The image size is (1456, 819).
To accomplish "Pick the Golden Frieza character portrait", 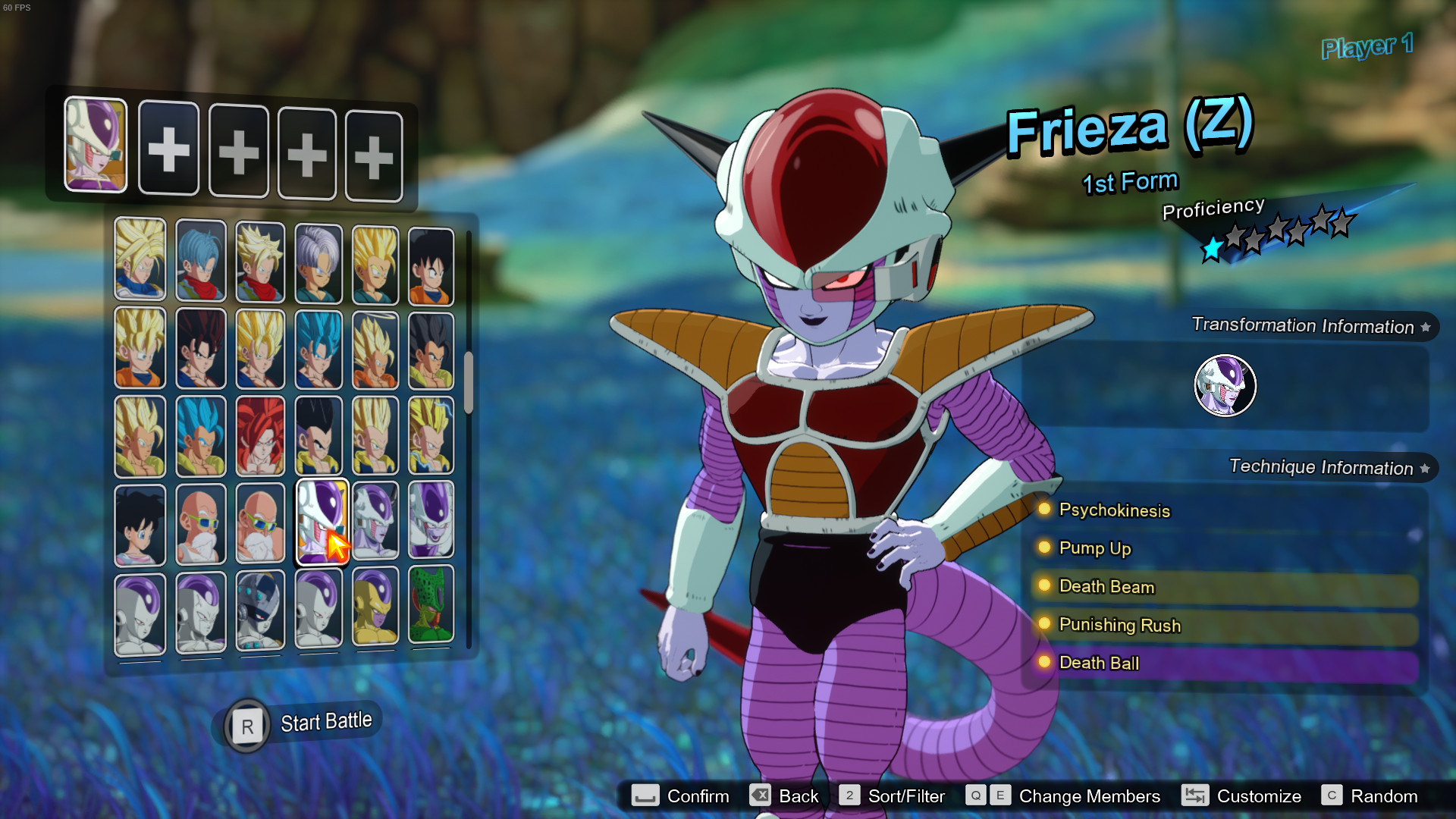I will point(375,608).
